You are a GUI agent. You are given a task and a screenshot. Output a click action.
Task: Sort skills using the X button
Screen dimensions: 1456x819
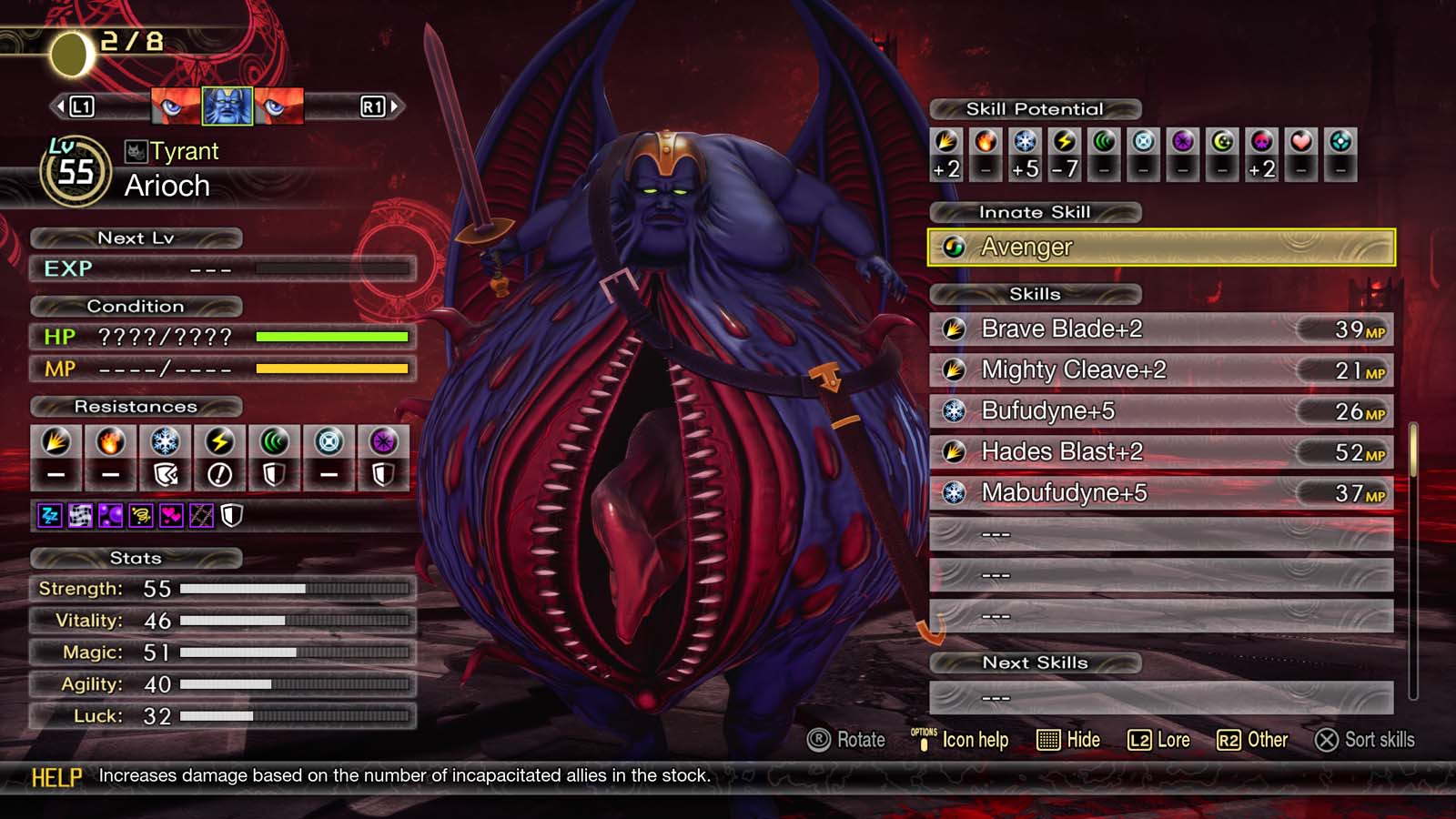[1356, 740]
